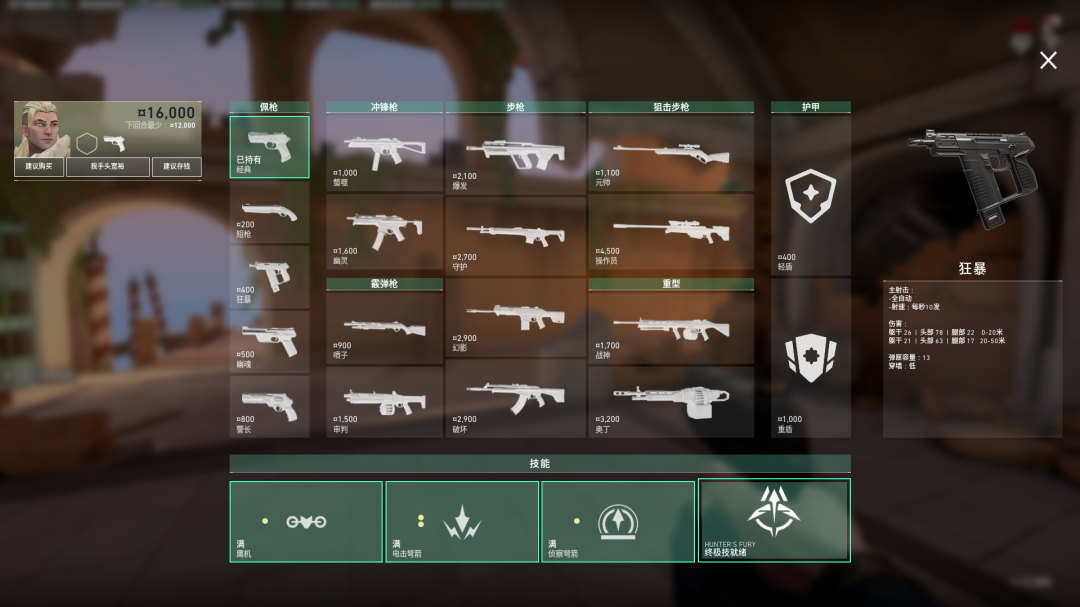Buy the 审判 shotgun for 1,500
1080x607 pixels.
coord(384,401)
